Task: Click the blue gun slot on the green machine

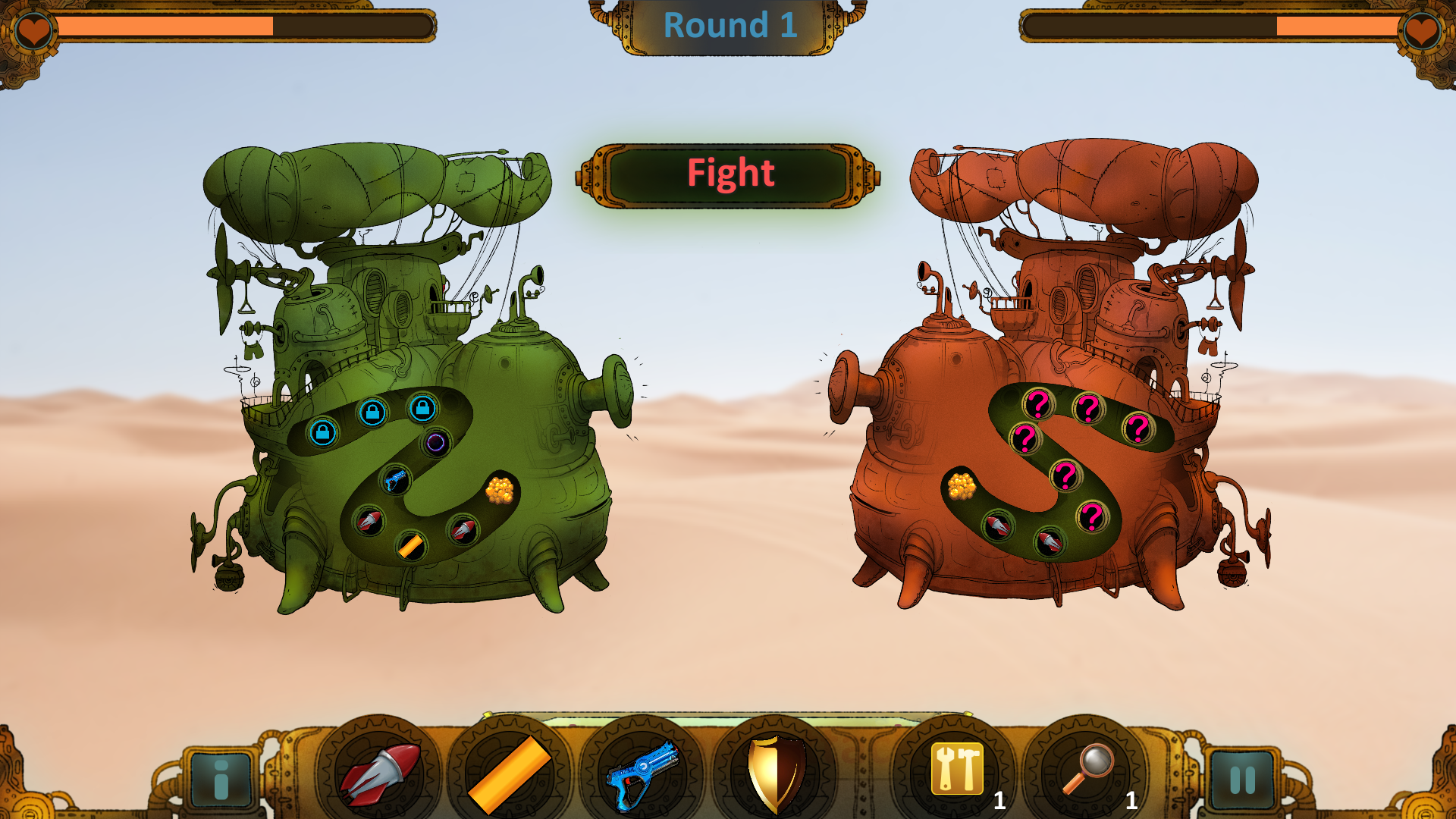Action: pyautogui.click(x=394, y=478)
